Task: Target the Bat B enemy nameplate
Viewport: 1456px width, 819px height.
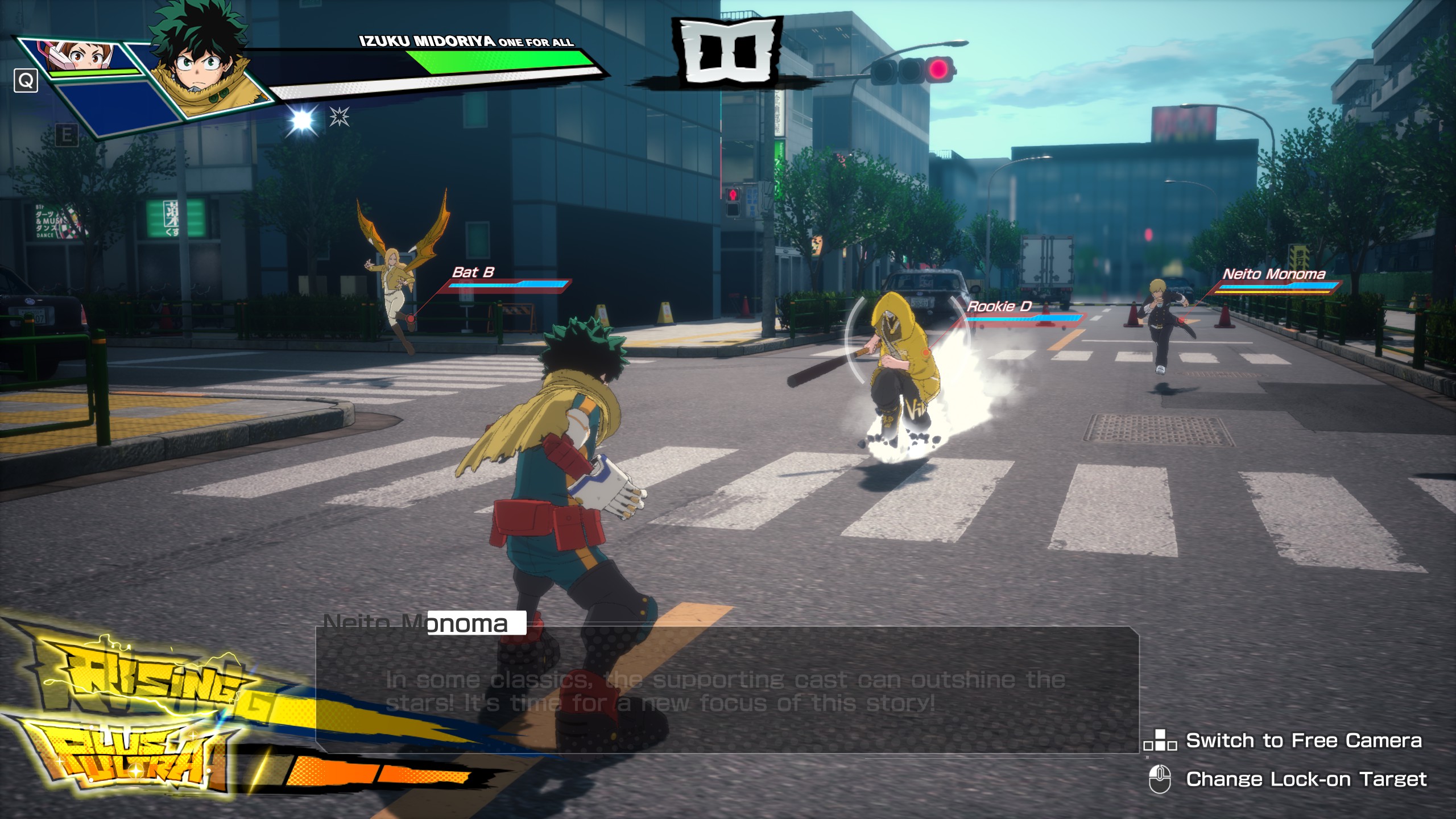Action: click(473, 273)
